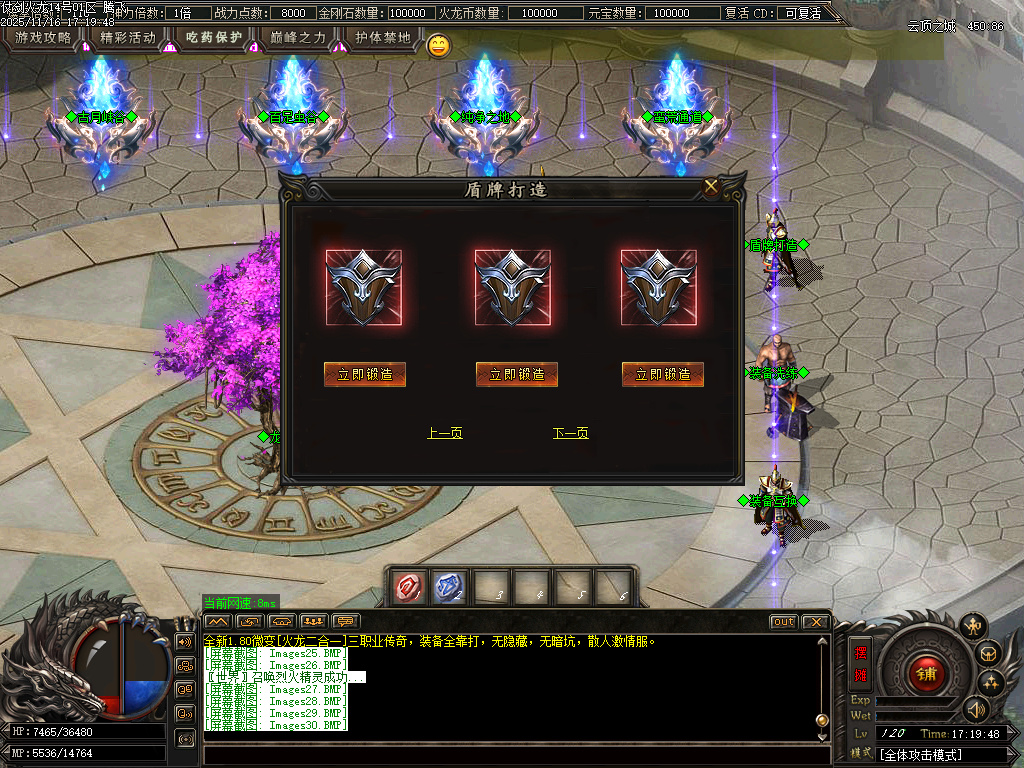Click the chat panel's out button
This screenshot has height=768, width=1024.
(783, 621)
